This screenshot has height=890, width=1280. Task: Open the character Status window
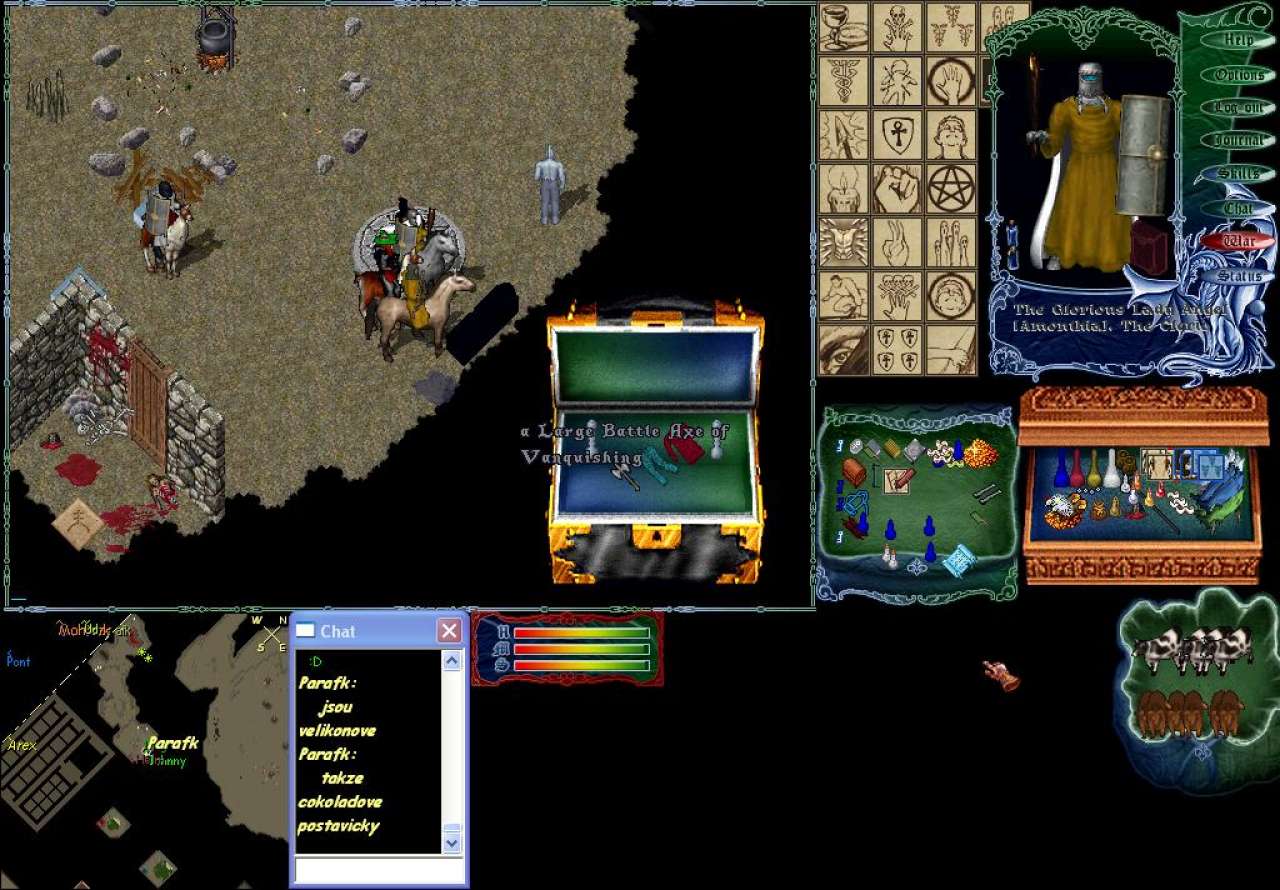click(x=1238, y=275)
